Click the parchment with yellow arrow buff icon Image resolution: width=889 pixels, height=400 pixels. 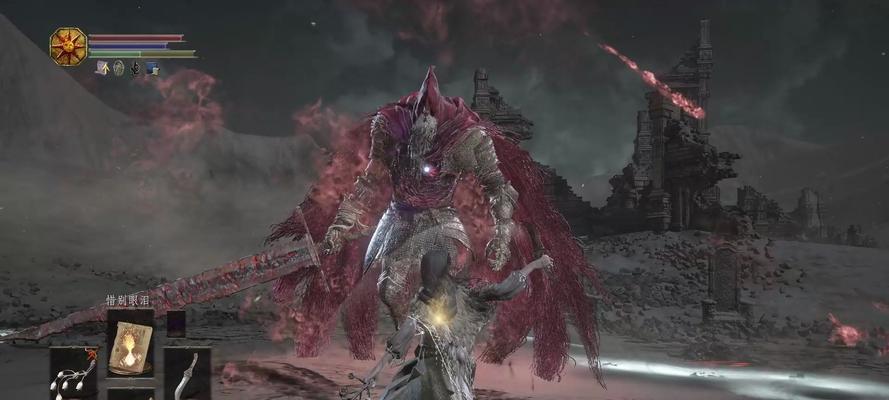click(x=102, y=68)
